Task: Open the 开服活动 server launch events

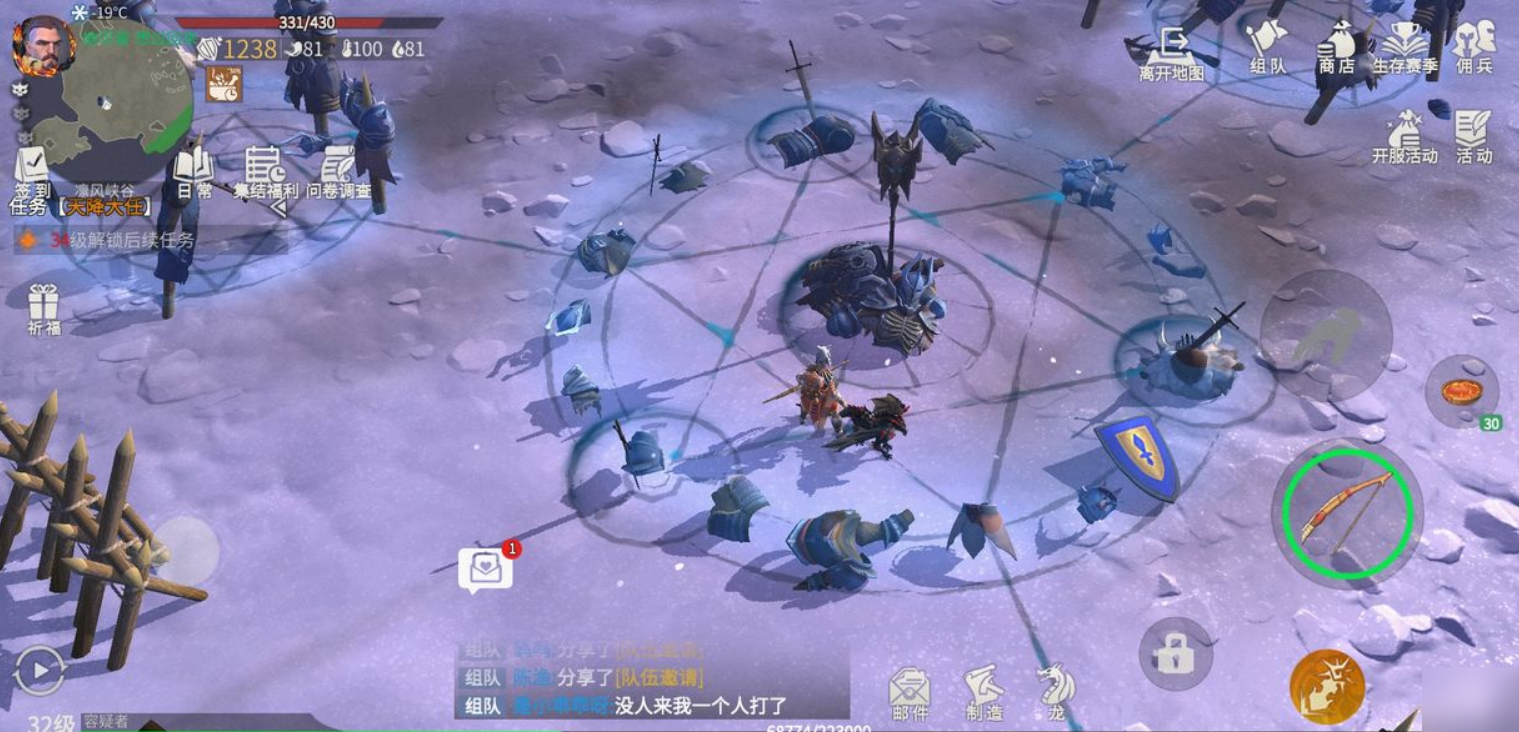Action: (1405, 135)
